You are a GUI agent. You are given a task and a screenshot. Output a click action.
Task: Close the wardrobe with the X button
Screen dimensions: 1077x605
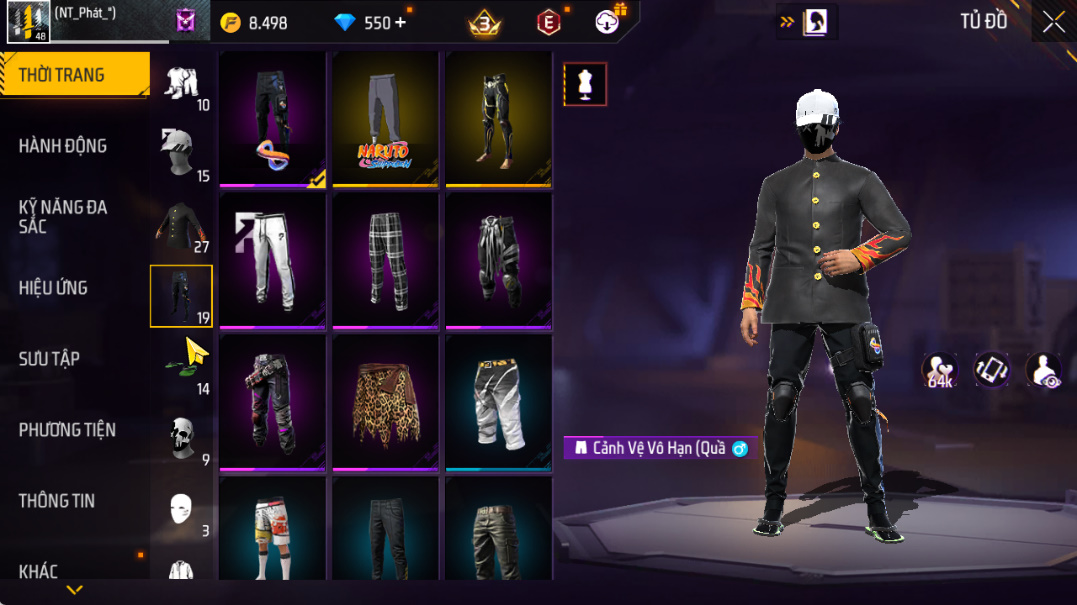point(1053,22)
